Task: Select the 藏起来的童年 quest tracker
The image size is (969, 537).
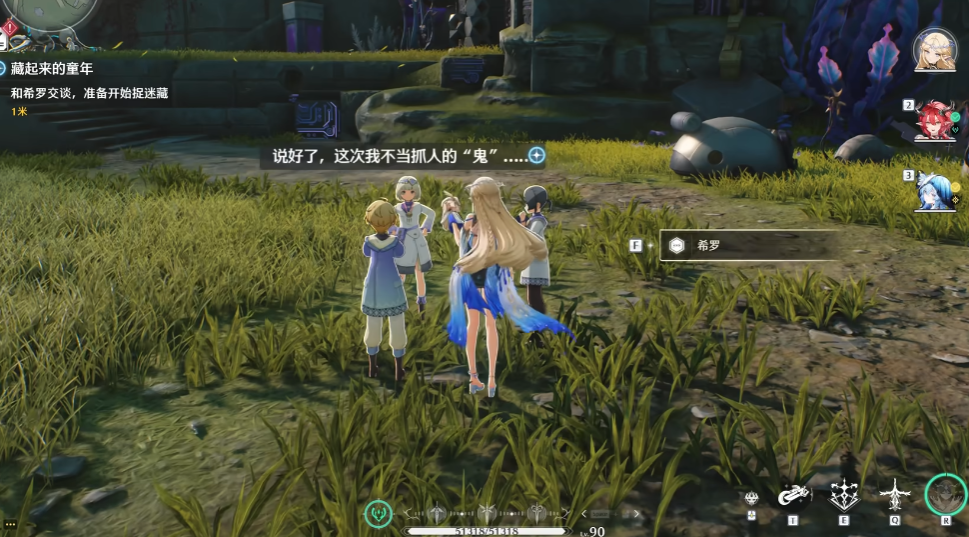Action: click(52, 68)
